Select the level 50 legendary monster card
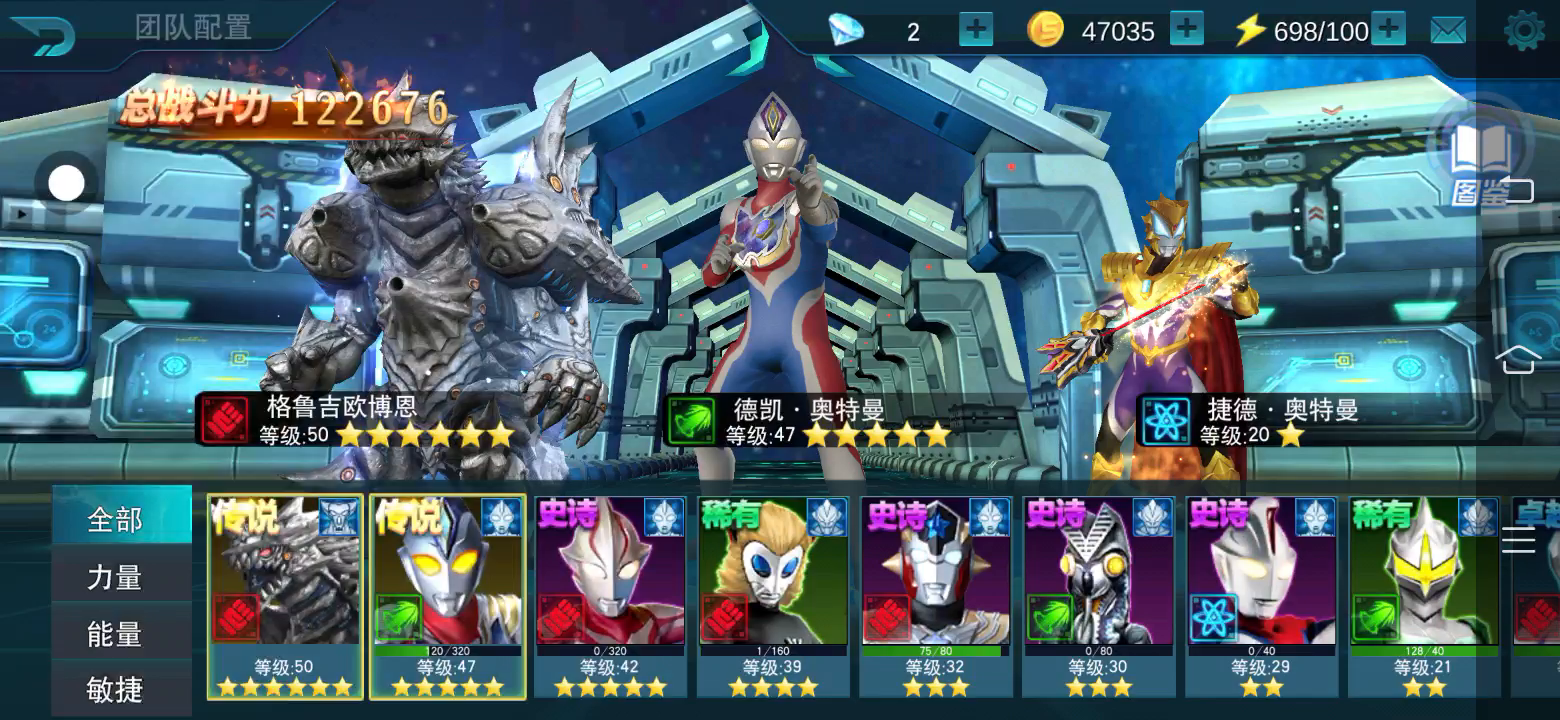 [x=286, y=596]
